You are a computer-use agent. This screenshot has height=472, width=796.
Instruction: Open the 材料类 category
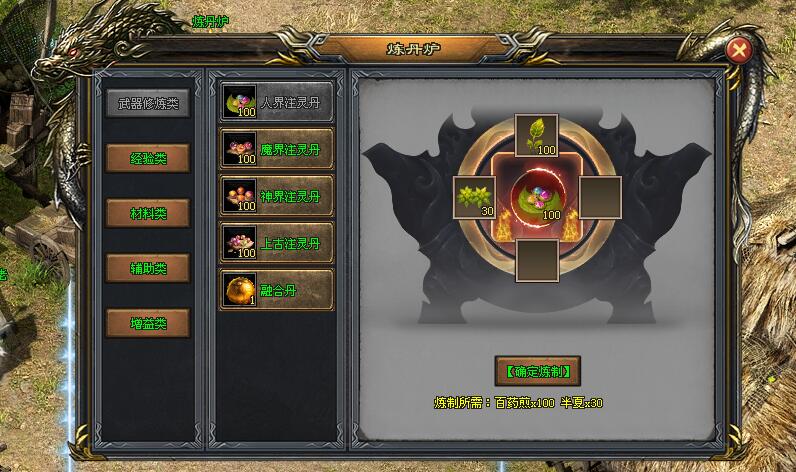click(148, 213)
